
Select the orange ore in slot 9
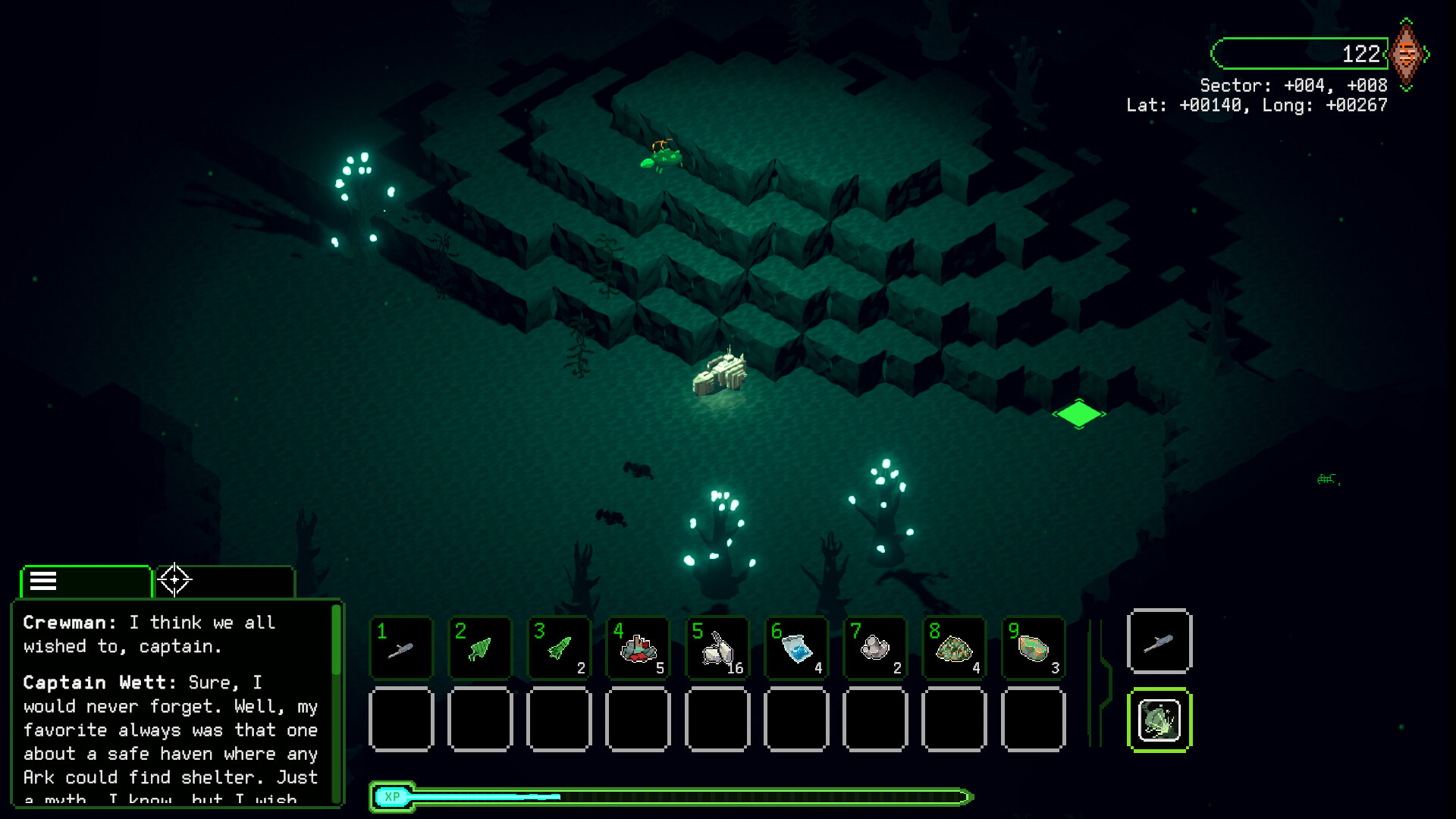[1032, 648]
